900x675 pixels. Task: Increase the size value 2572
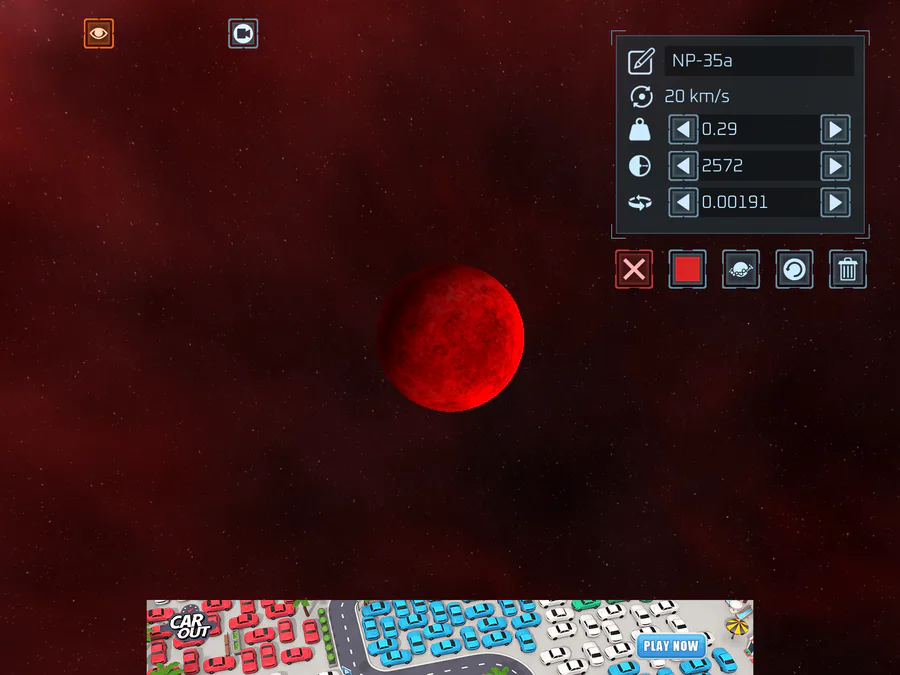[835, 166]
